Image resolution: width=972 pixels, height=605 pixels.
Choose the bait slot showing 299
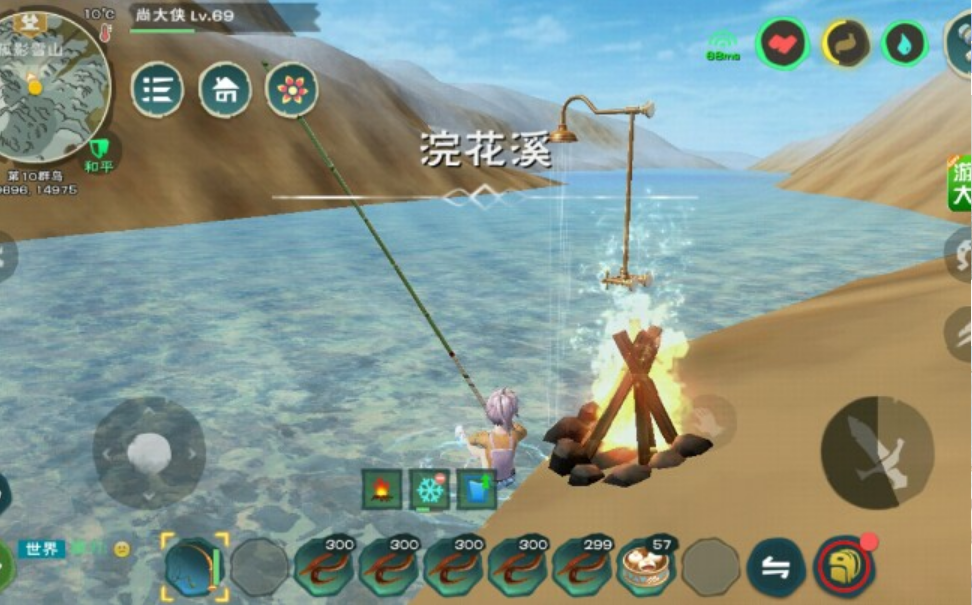pos(582,566)
